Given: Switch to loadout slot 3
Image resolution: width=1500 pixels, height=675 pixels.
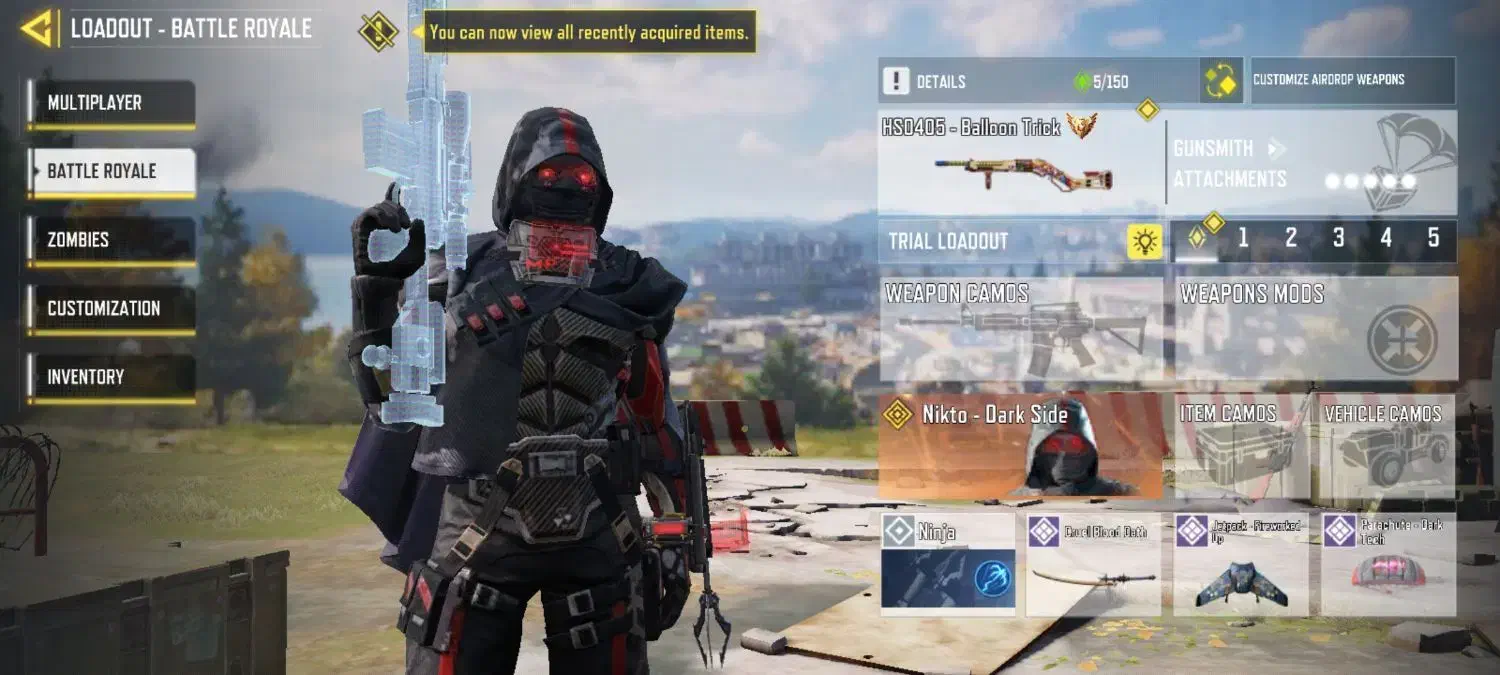Looking at the screenshot, I should 1338,238.
